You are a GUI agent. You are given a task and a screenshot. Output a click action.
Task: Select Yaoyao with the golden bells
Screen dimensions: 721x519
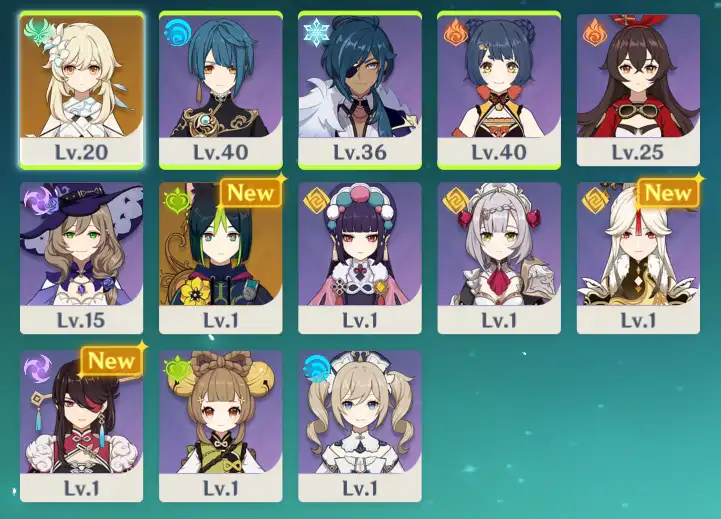point(220,425)
